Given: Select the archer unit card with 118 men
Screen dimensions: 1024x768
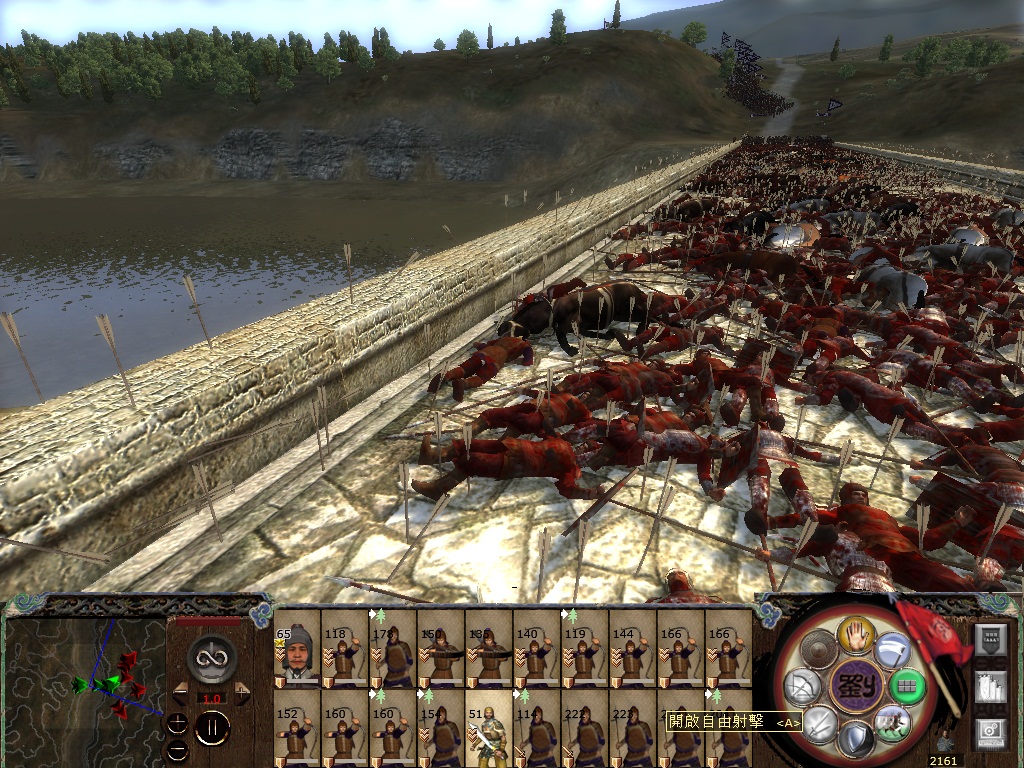Looking at the screenshot, I should [x=345, y=648].
